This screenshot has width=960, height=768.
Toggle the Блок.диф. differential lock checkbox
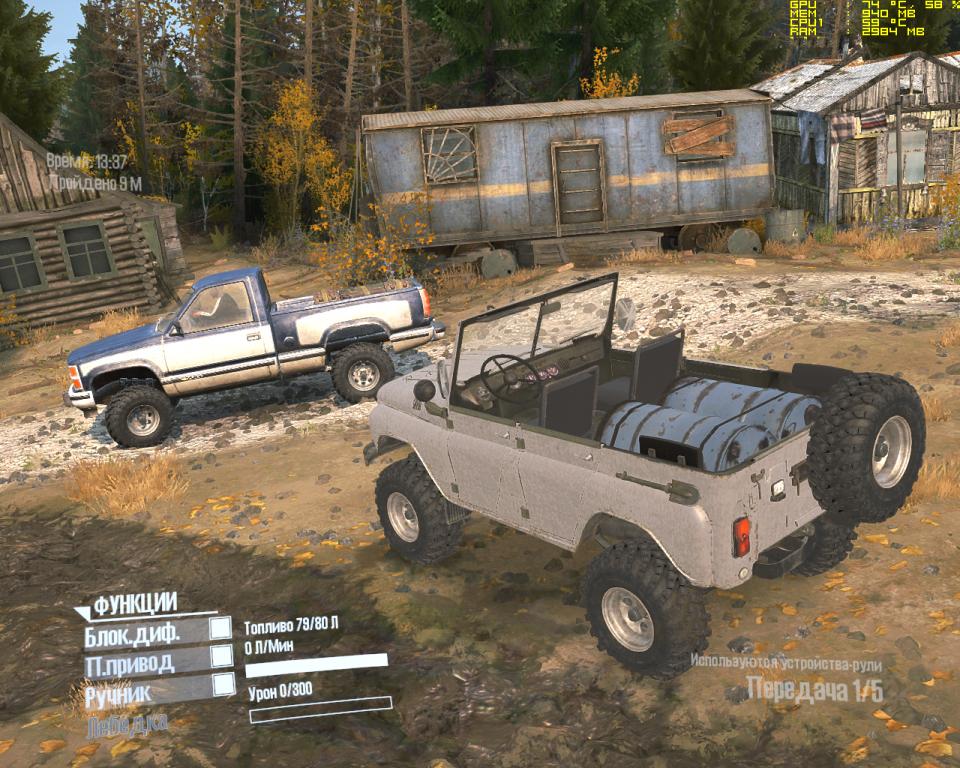click(221, 628)
